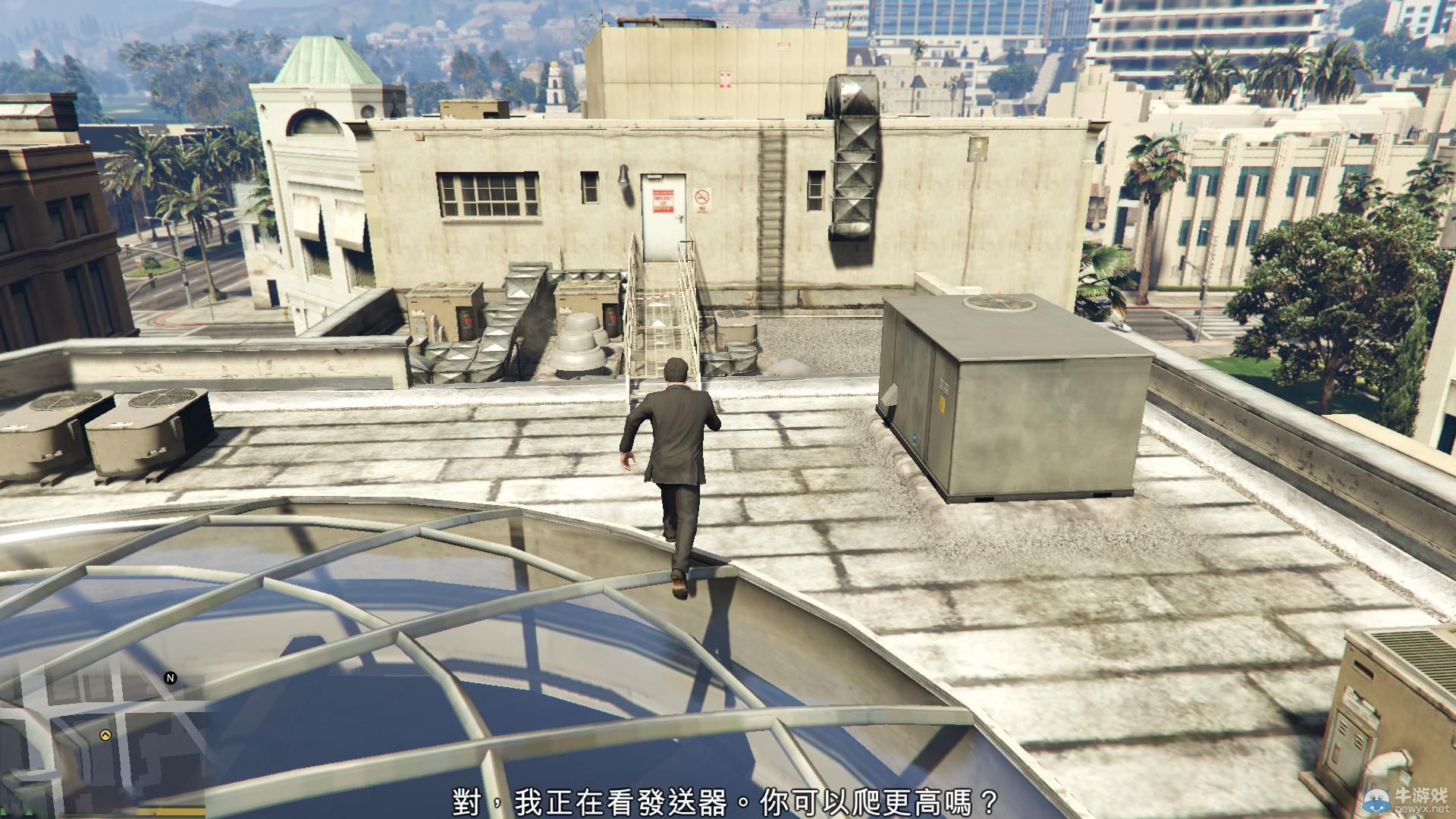
Task: Click the newyx.net link text
Action: point(1423,808)
